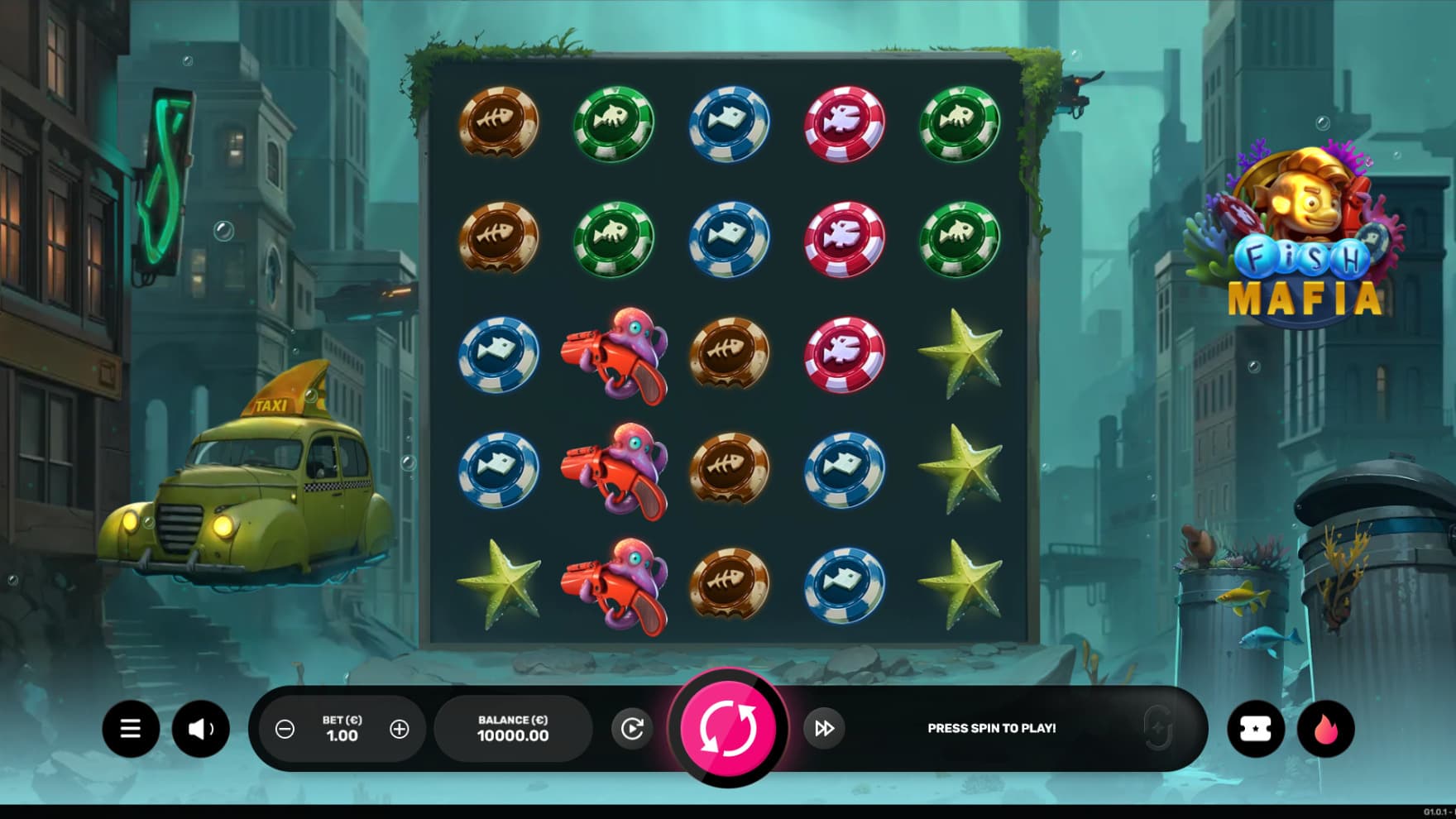Spin the reels with the pink button
This screenshot has height=819, width=1456.
coord(728,728)
